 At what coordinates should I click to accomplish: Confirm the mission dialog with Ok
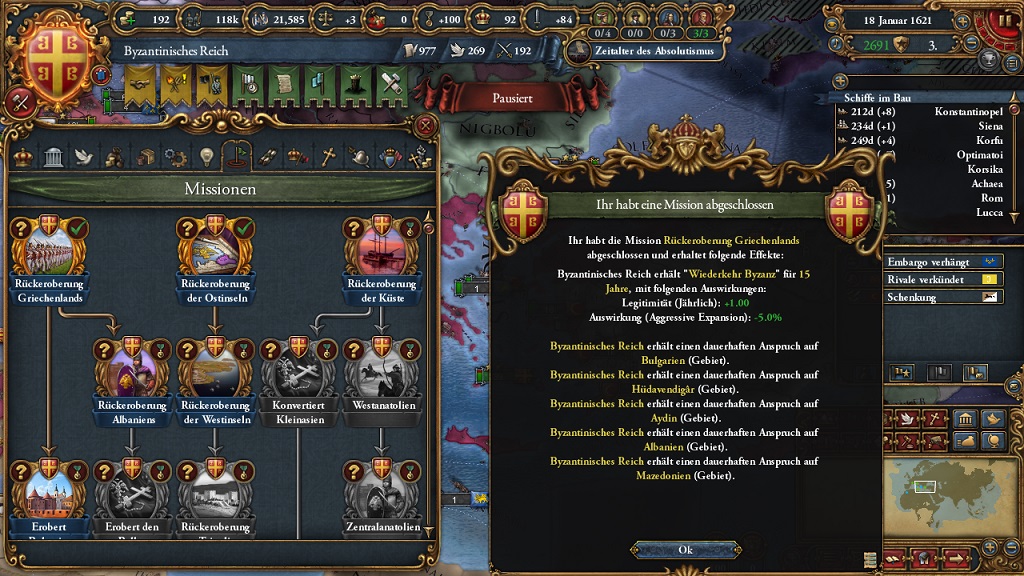click(685, 550)
